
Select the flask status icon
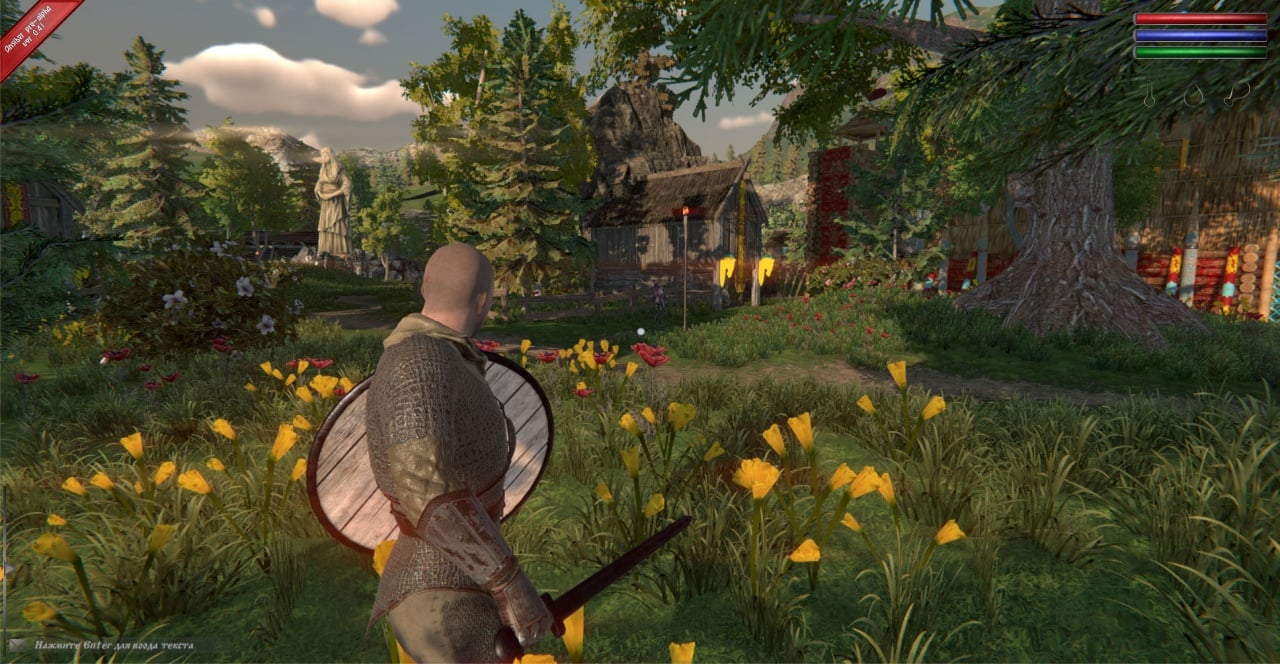pos(1150,95)
